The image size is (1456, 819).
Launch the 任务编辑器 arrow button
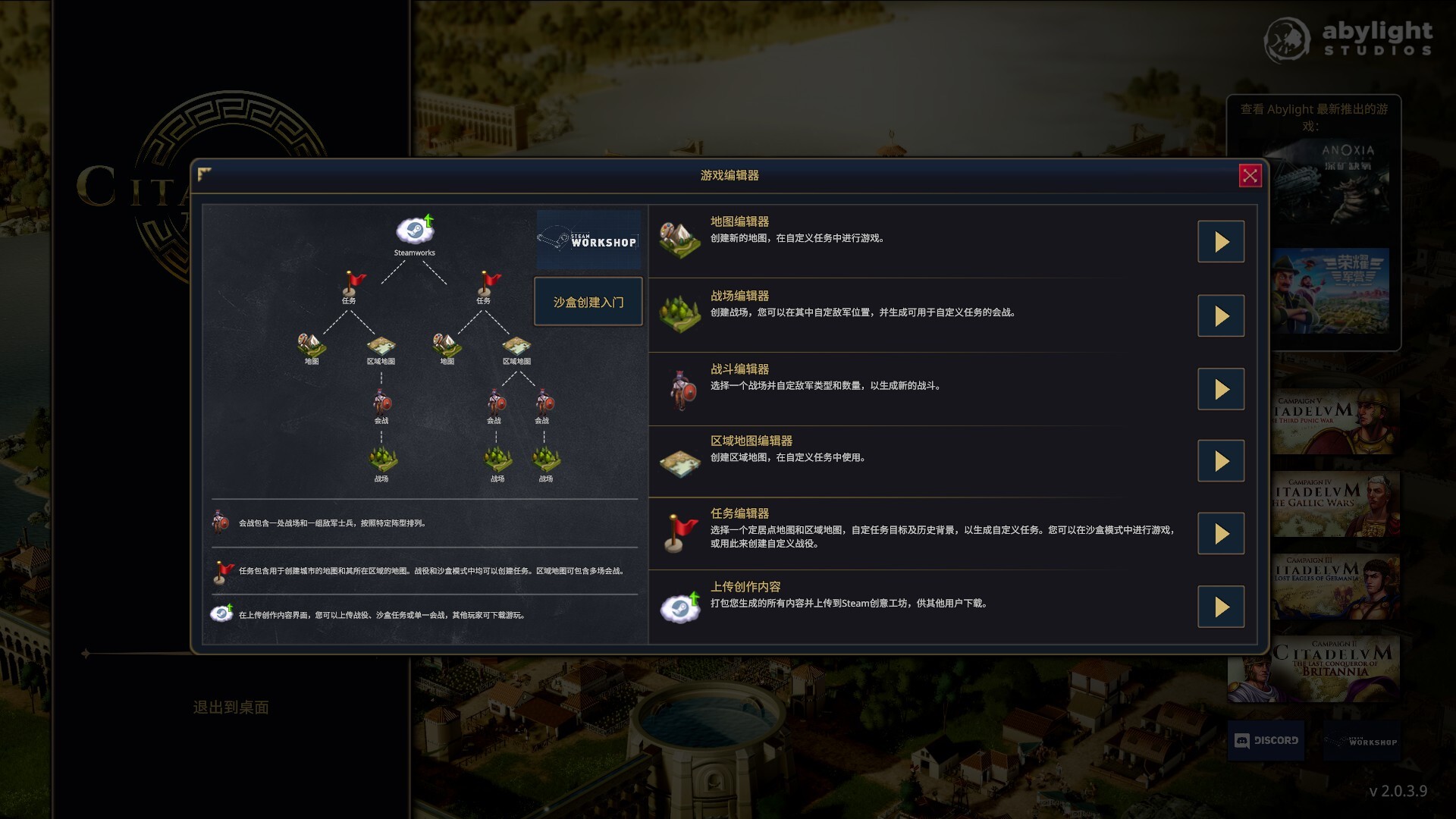[1221, 533]
